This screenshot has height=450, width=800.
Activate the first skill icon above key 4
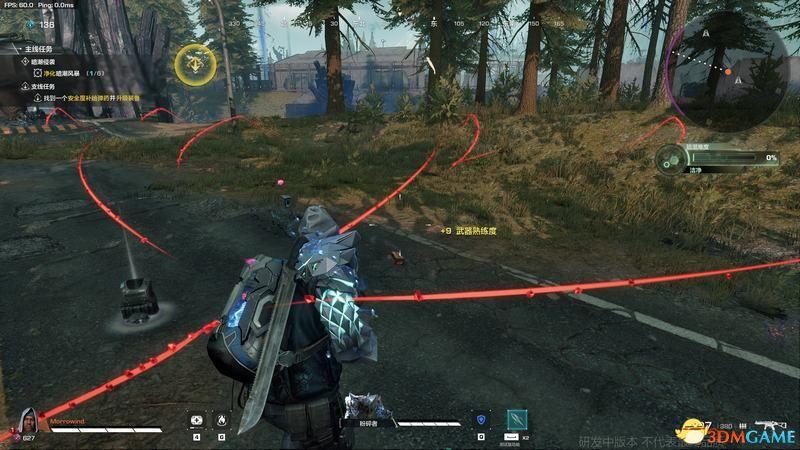pos(196,420)
